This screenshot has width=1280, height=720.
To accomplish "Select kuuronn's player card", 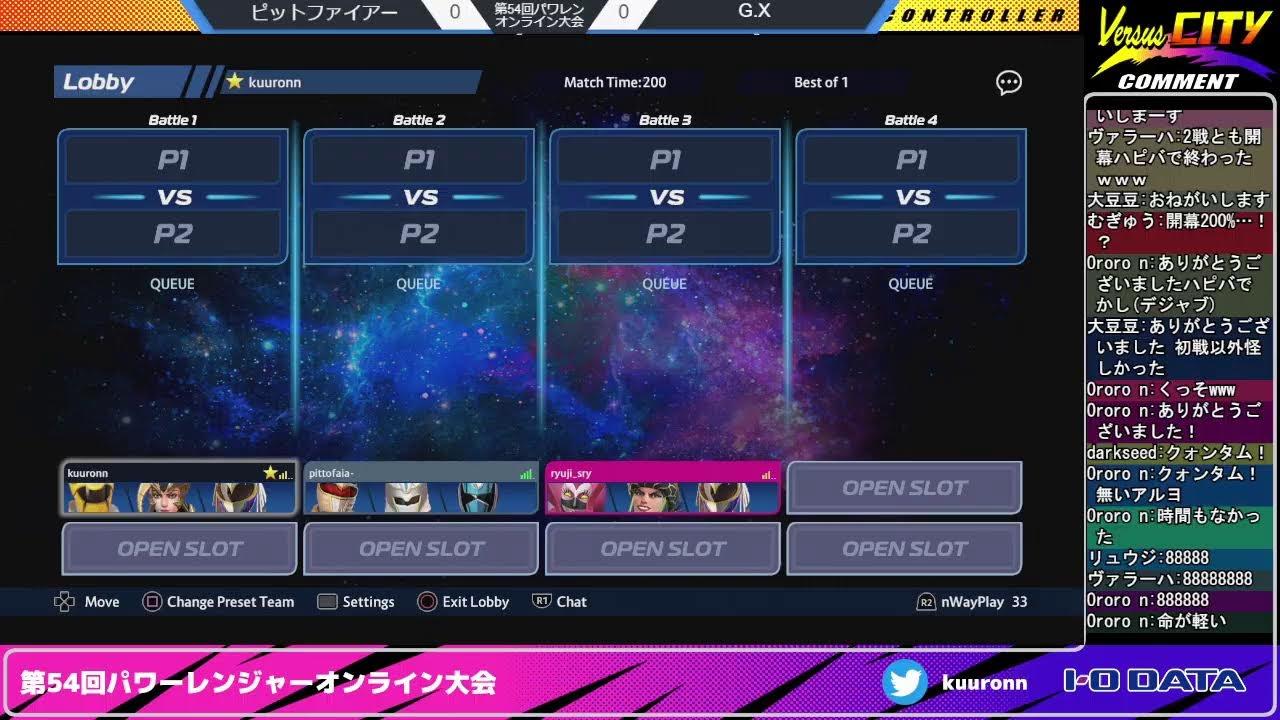I will pyautogui.click(x=179, y=488).
